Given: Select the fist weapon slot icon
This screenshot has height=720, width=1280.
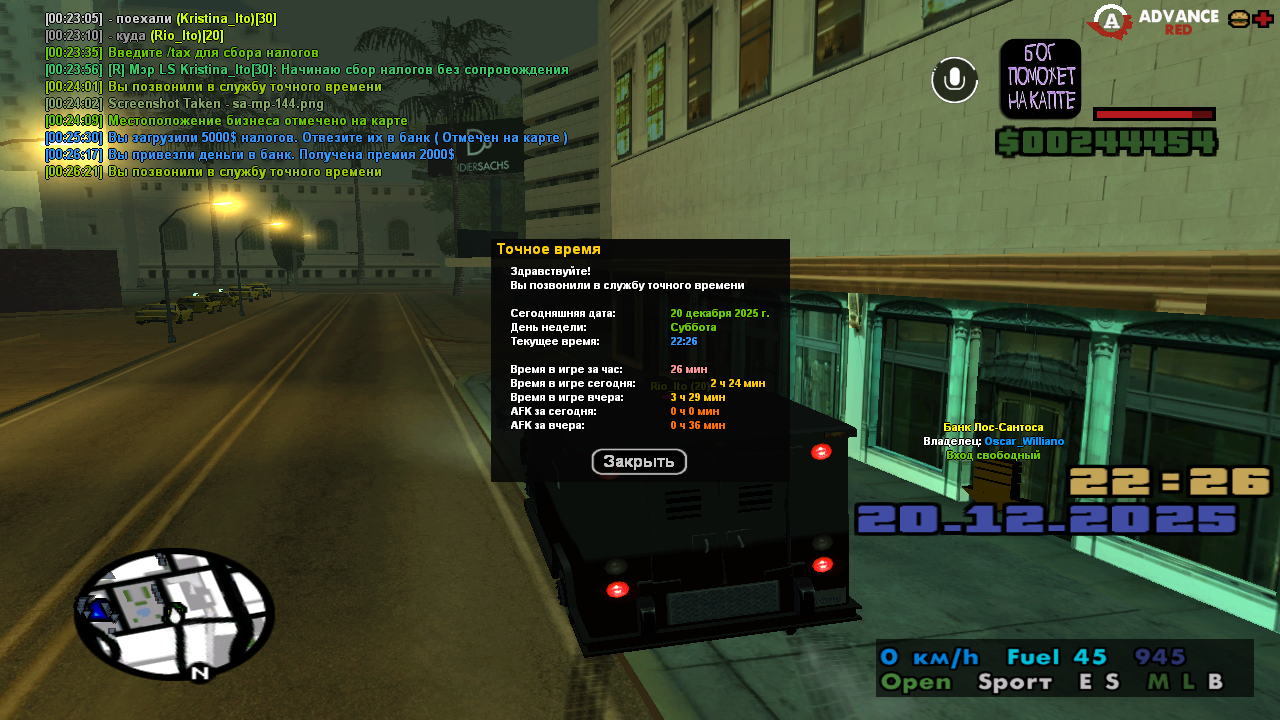Looking at the screenshot, I should (1040, 79).
